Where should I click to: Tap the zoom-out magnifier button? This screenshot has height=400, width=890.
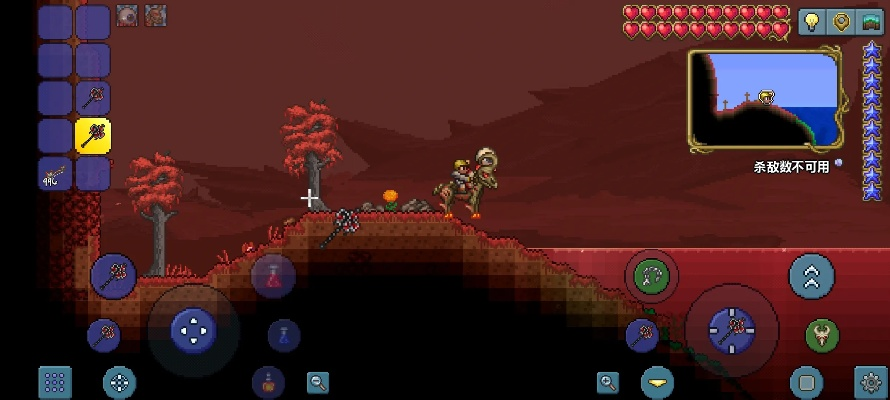(x=318, y=381)
